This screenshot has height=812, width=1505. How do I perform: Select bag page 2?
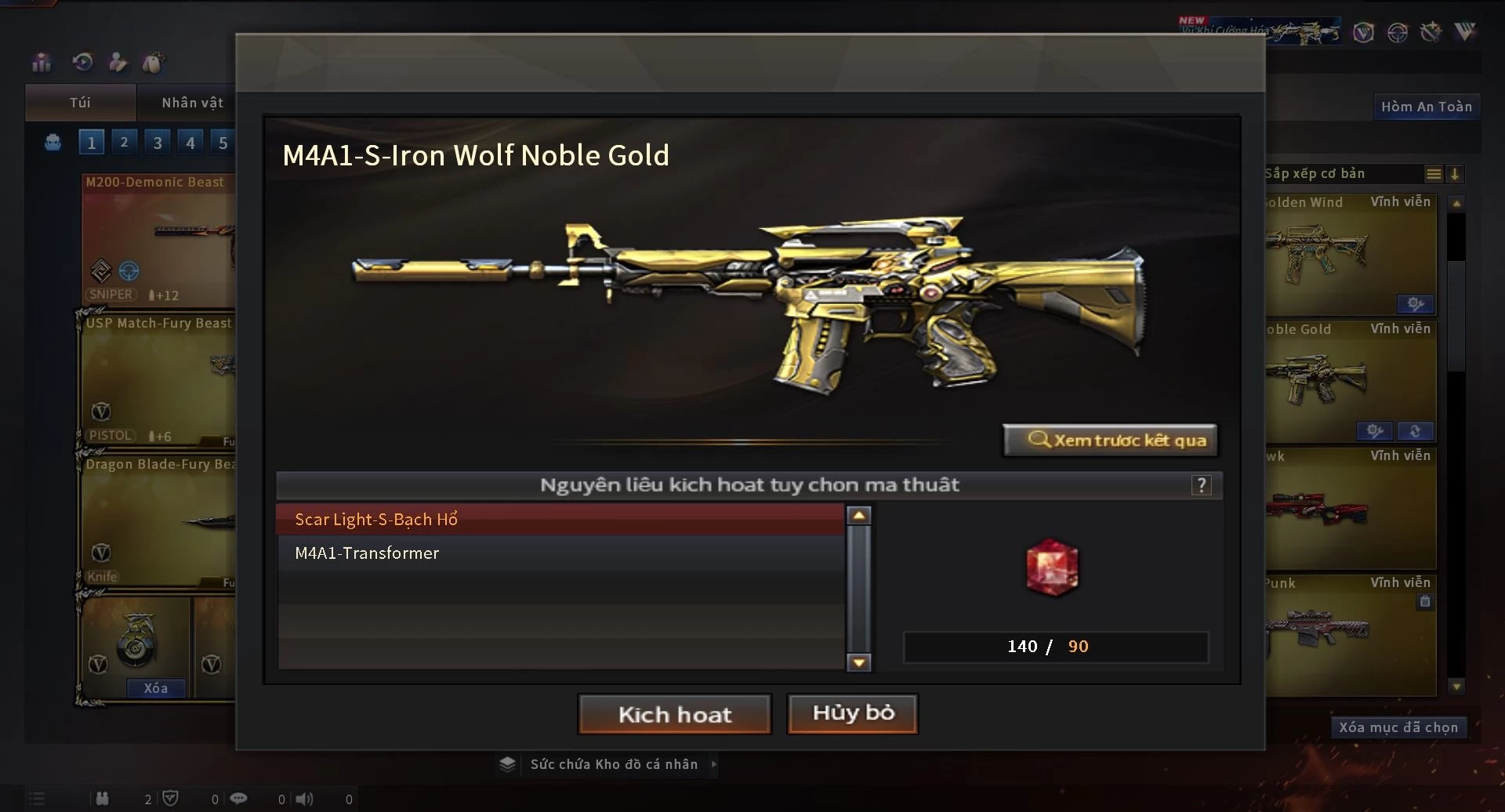coord(124,143)
